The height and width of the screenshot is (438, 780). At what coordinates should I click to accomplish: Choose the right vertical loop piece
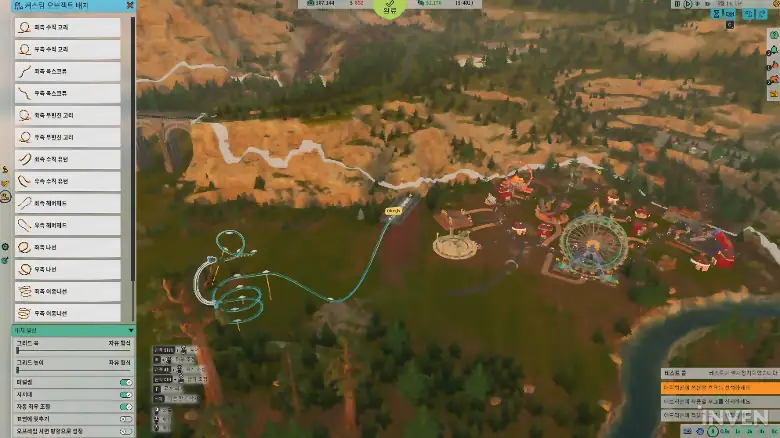[x=68, y=50]
